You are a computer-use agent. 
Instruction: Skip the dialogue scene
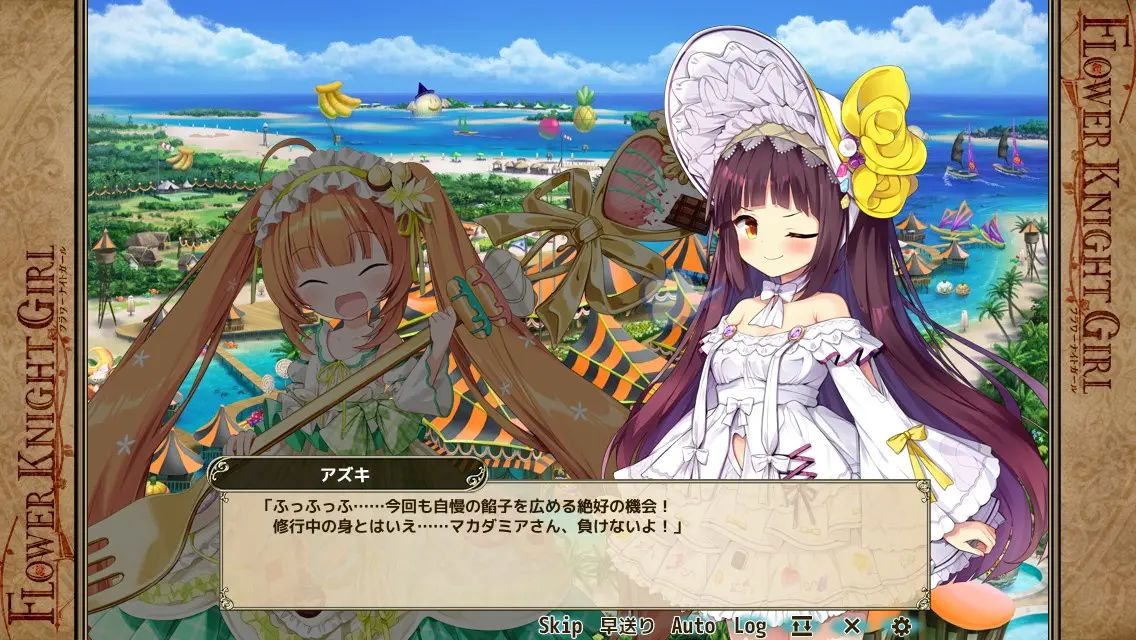coord(560,626)
